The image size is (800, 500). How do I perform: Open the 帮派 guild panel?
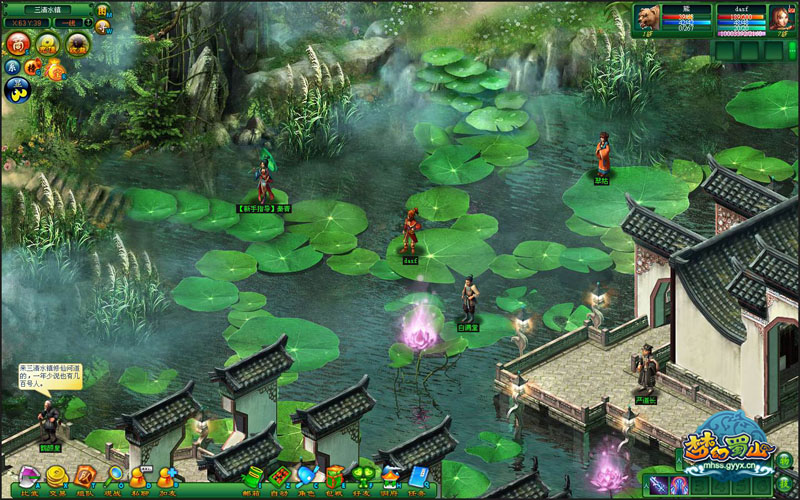click(389, 477)
